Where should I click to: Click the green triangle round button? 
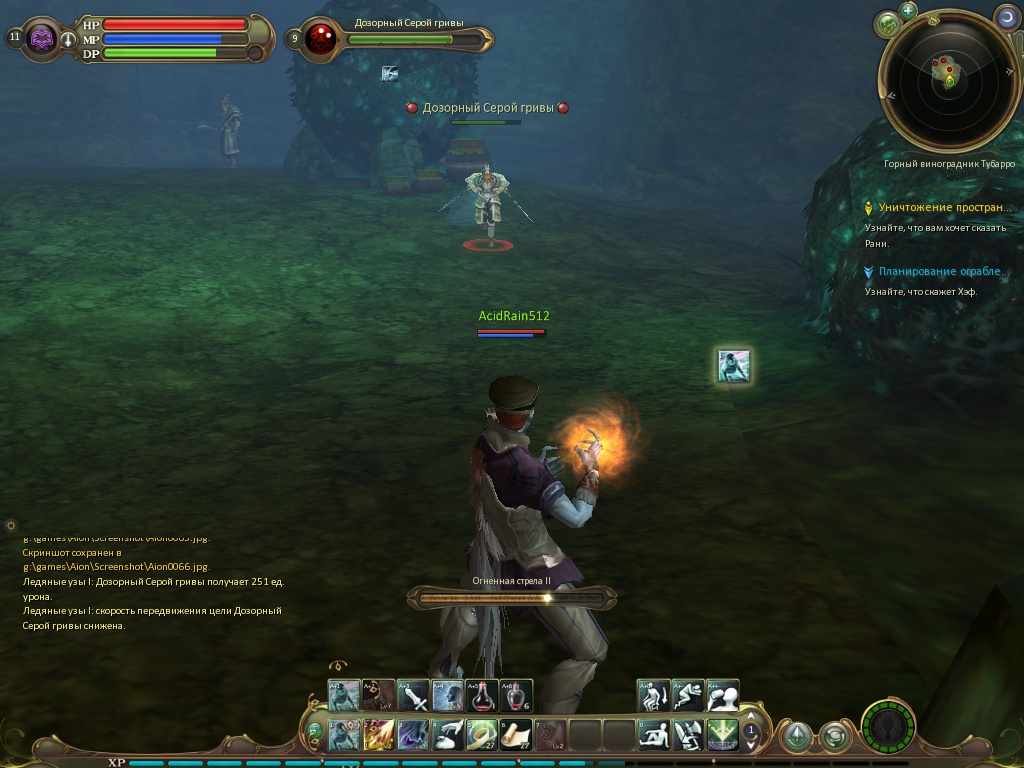[x=796, y=737]
